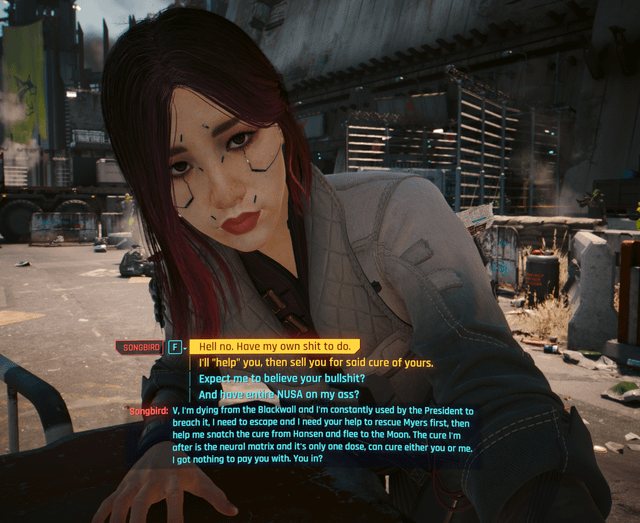Choose "Hell no. Have my own shit to do."

275,346
